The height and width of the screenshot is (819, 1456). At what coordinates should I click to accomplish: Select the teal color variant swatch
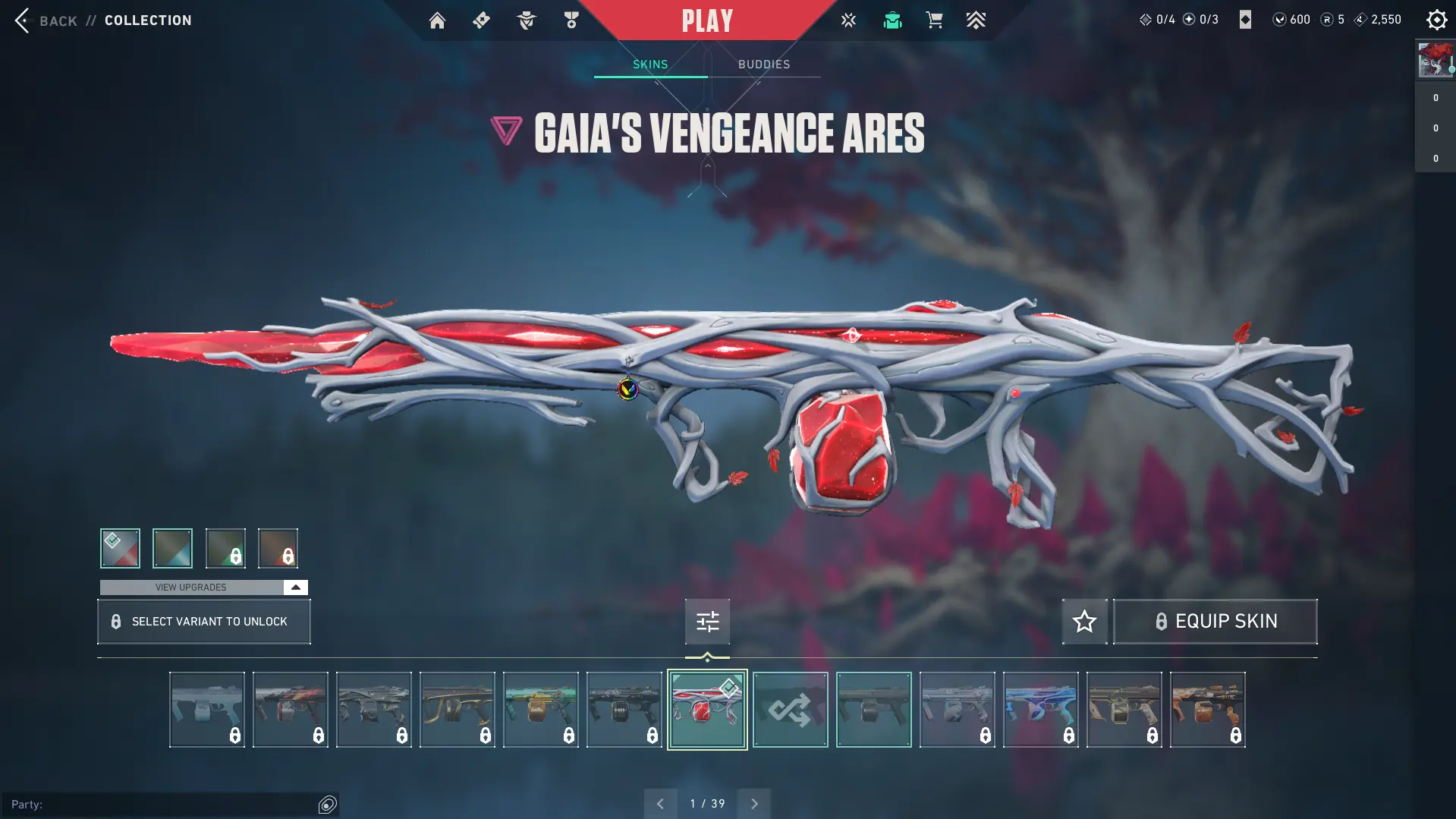[x=172, y=548]
